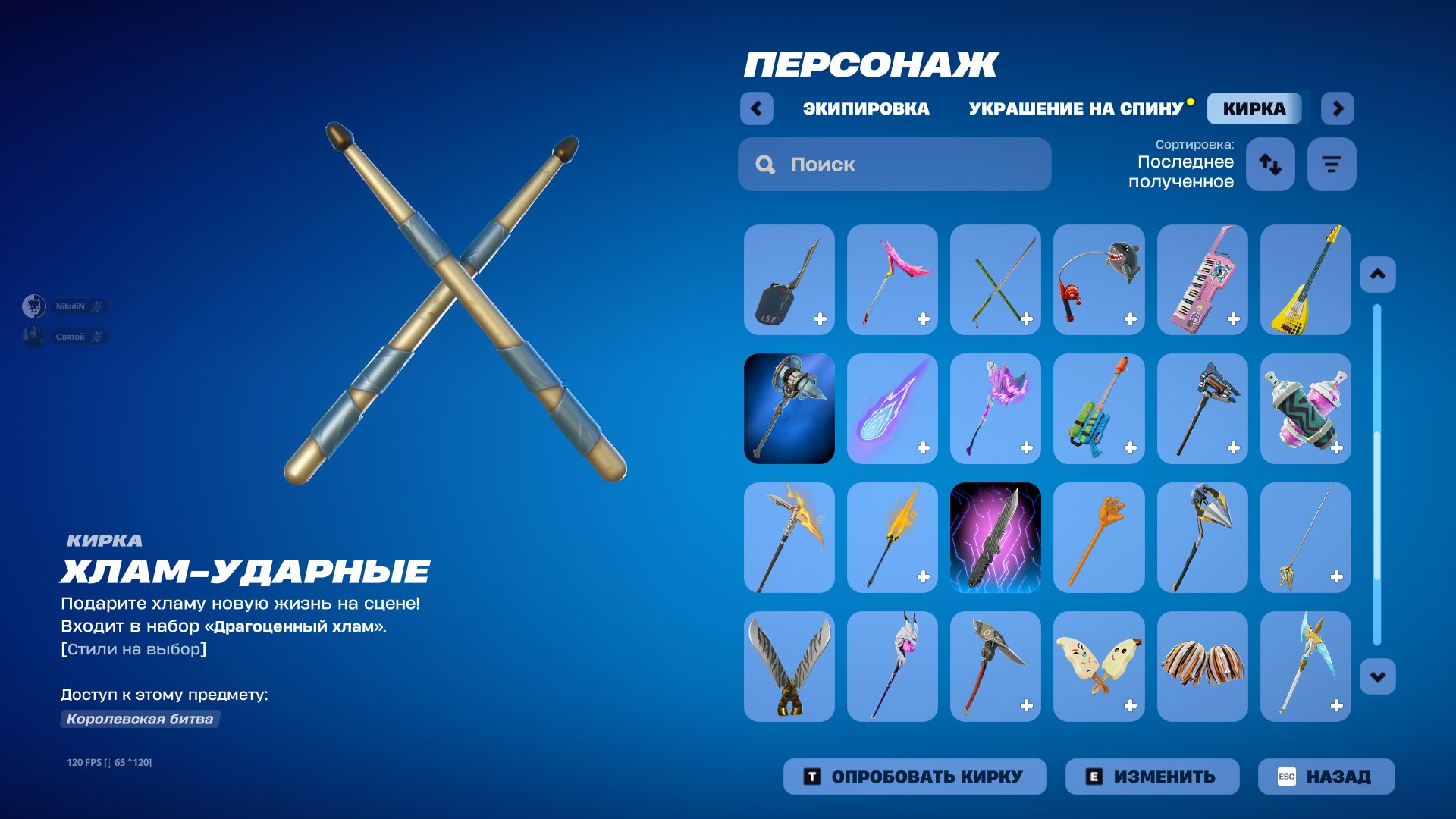
Task: Select the pink keytar pickaxe
Action: (1202, 279)
